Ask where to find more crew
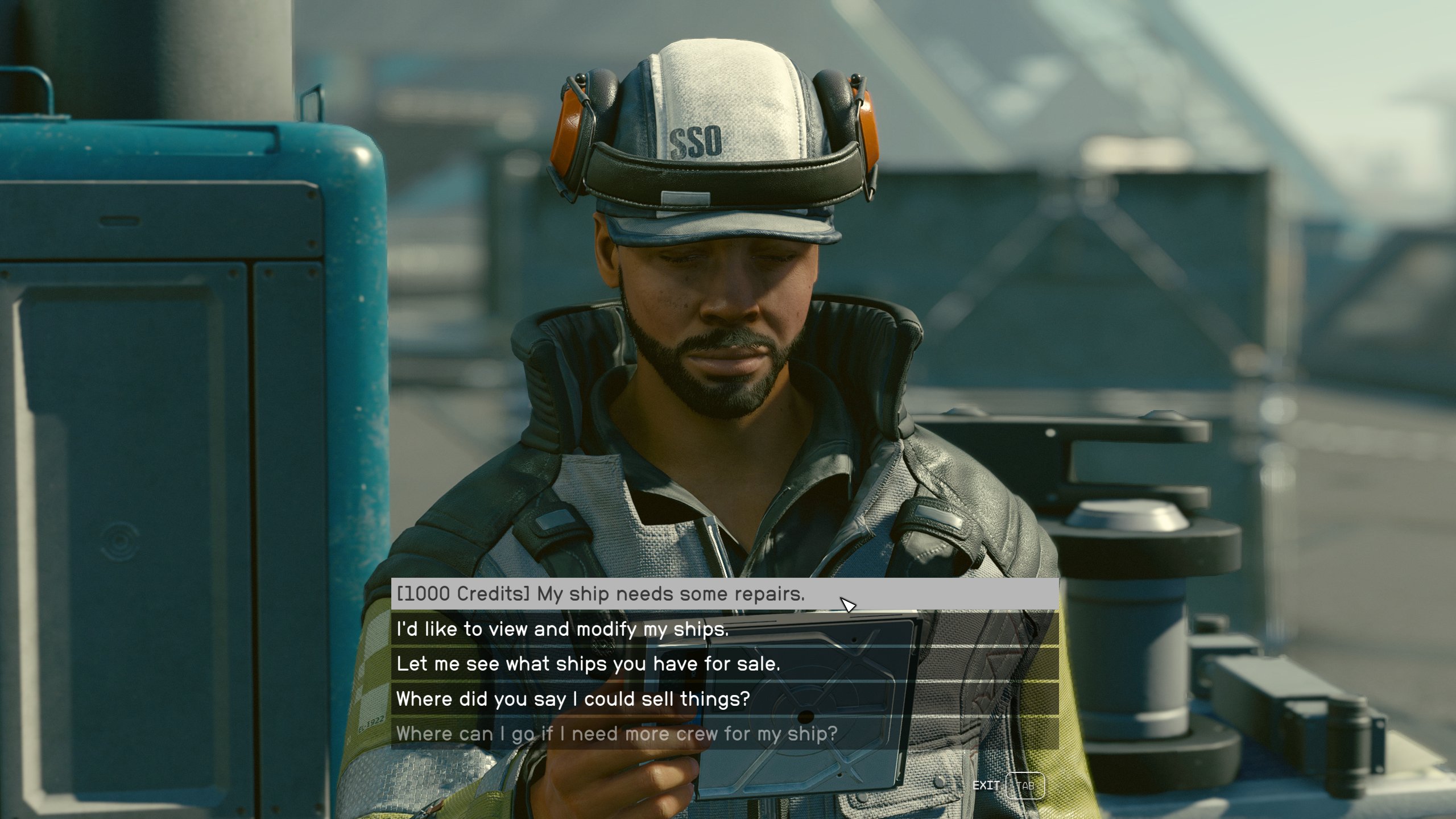Image resolution: width=1456 pixels, height=819 pixels. tap(617, 734)
